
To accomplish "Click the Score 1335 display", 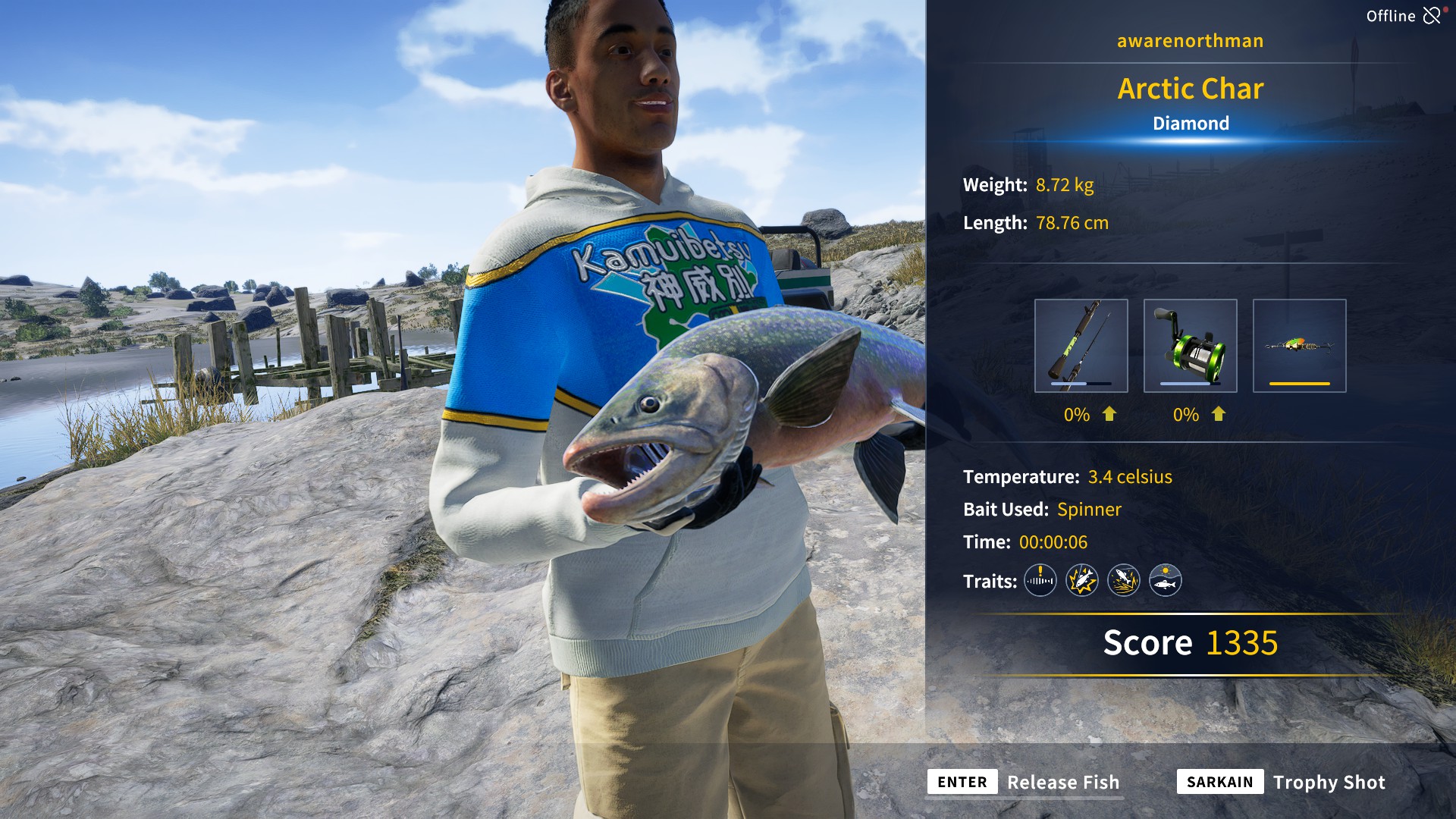I will [1189, 642].
